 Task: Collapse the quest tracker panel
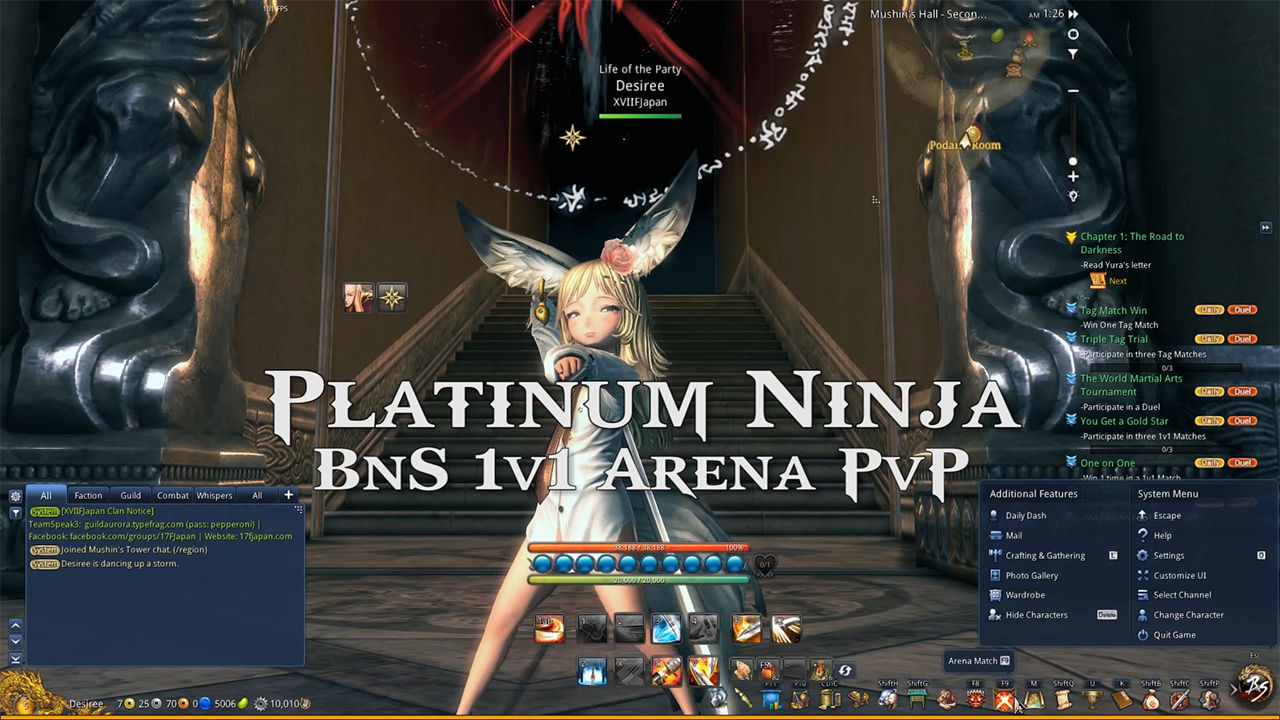point(1265,228)
